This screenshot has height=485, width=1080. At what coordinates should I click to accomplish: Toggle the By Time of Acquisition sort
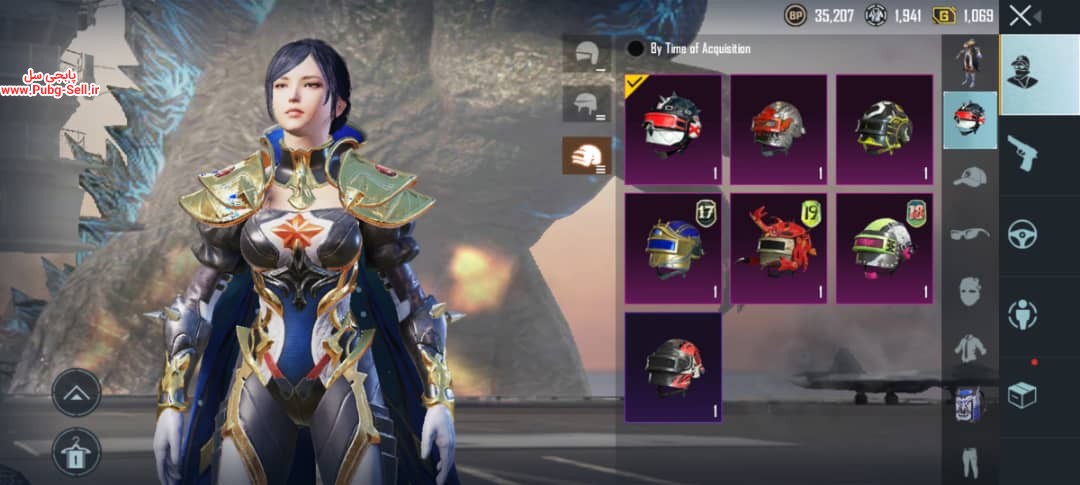coord(635,48)
